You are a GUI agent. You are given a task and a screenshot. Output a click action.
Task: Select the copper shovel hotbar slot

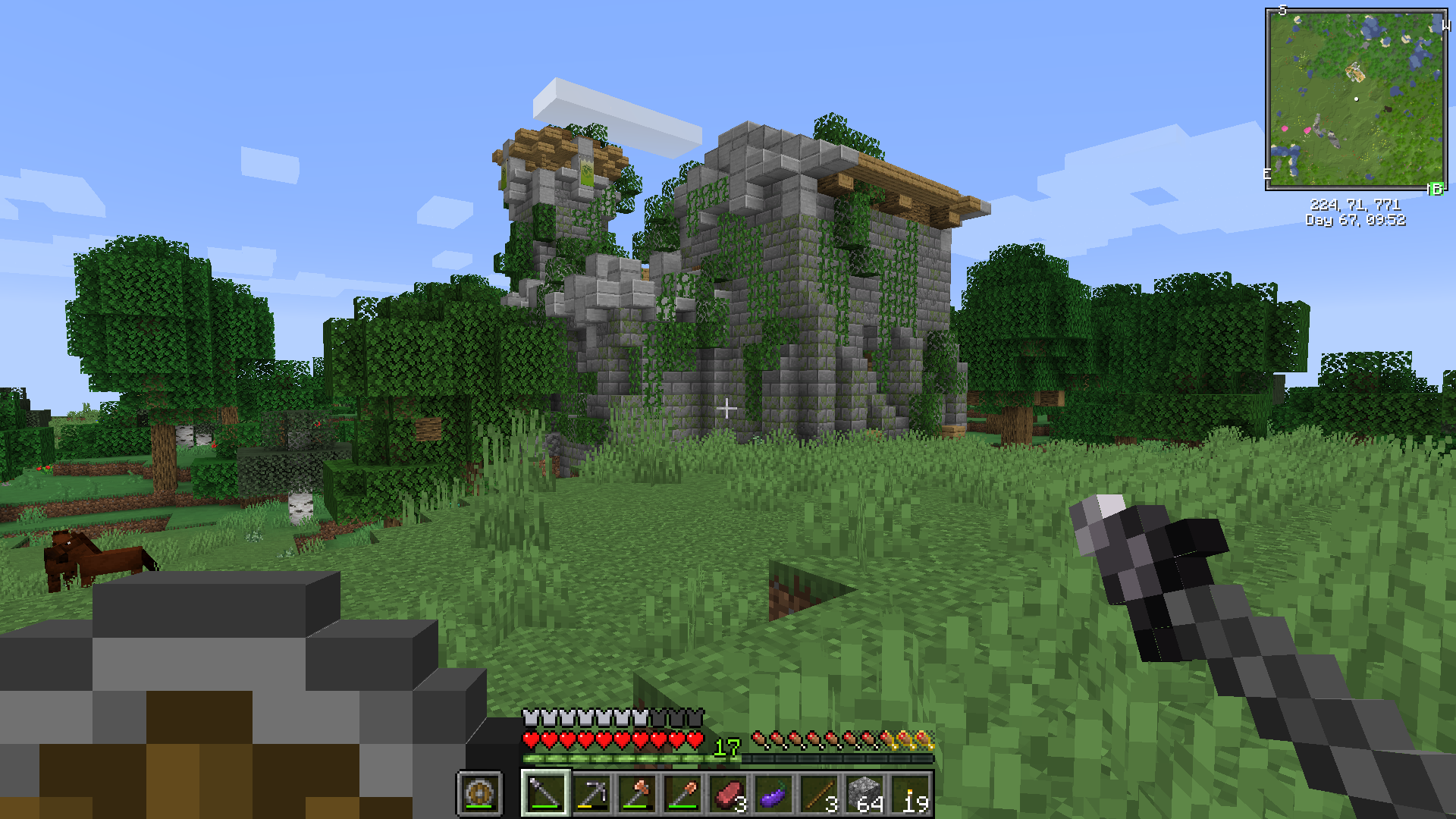click(x=682, y=794)
